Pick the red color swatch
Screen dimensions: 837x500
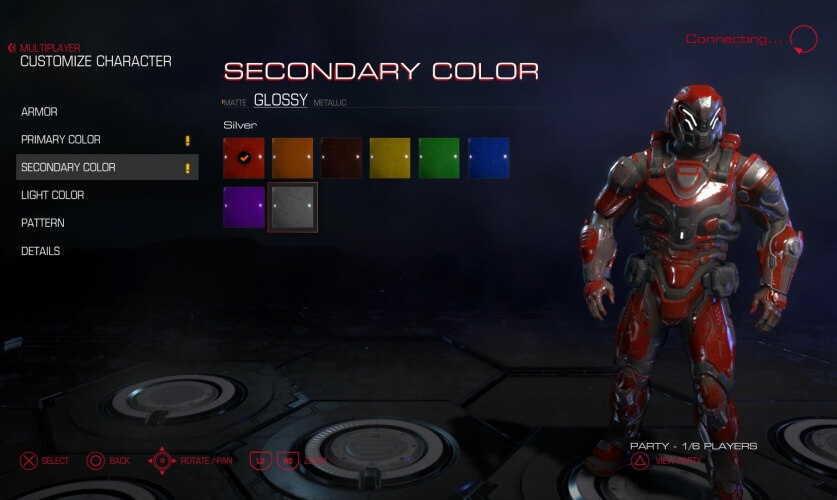244,158
